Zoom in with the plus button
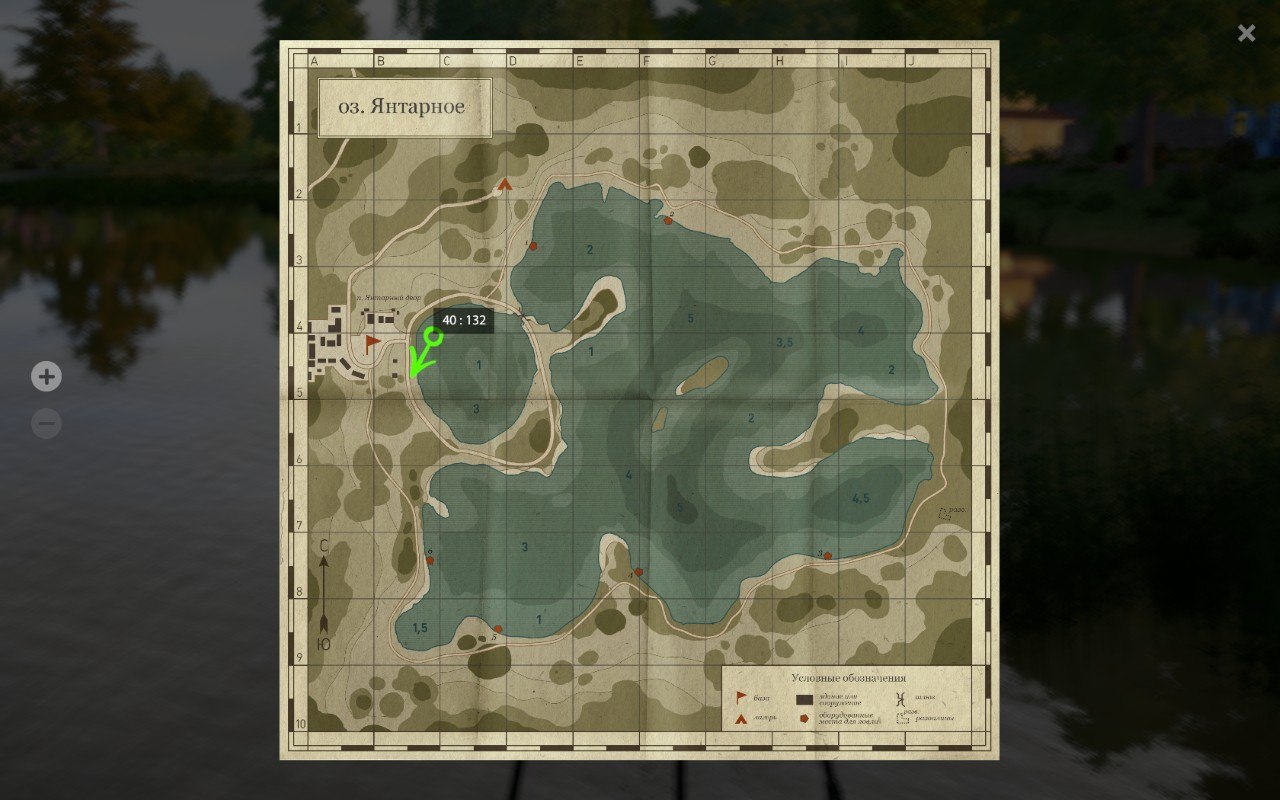This screenshot has width=1280, height=800. tap(45, 377)
